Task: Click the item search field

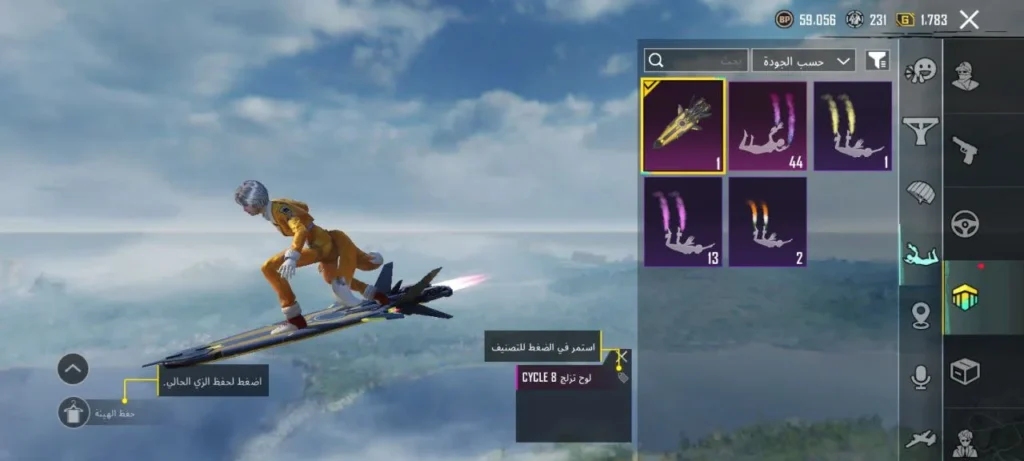Action: pos(695,61)
